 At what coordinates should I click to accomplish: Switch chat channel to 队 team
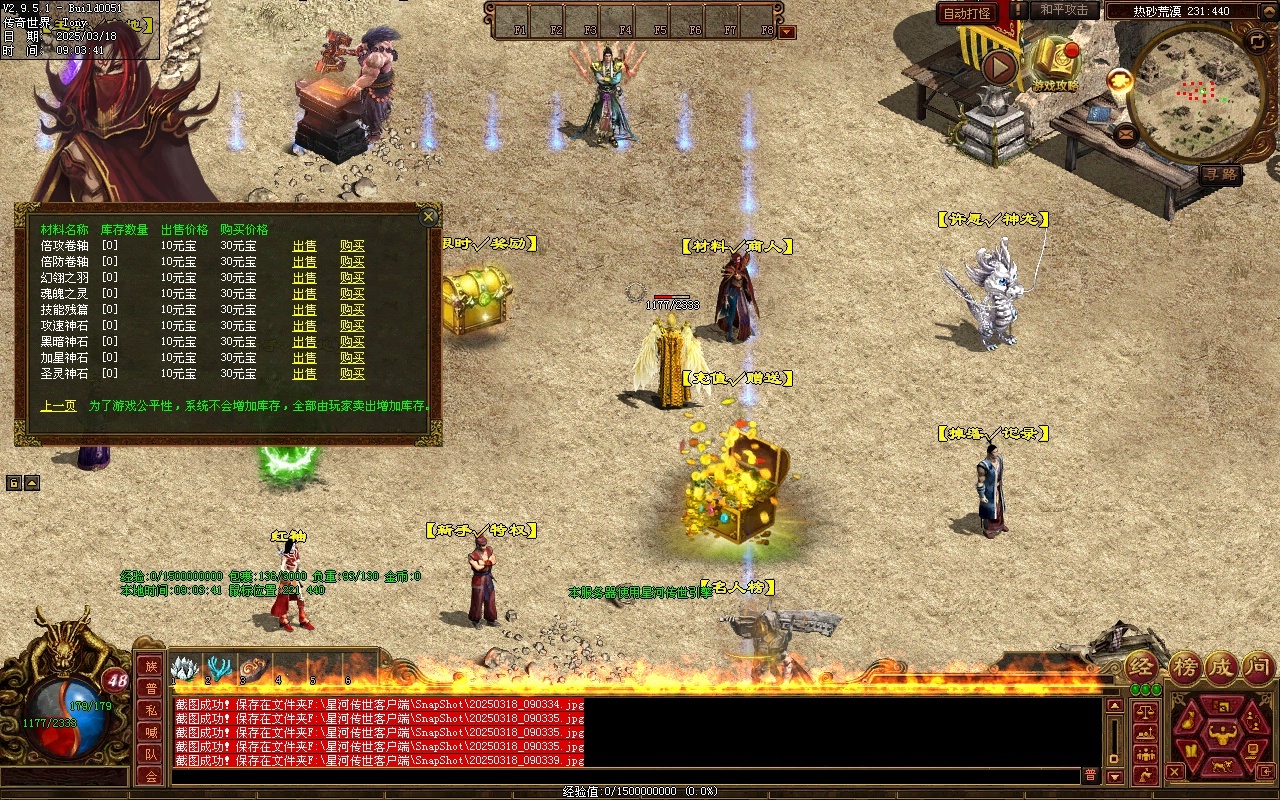(x=151, y=754)
